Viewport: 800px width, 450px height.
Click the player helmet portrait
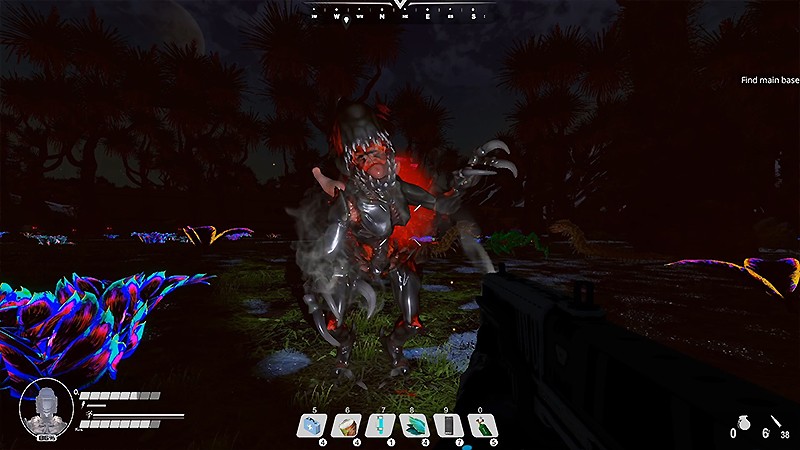(45, 406)
